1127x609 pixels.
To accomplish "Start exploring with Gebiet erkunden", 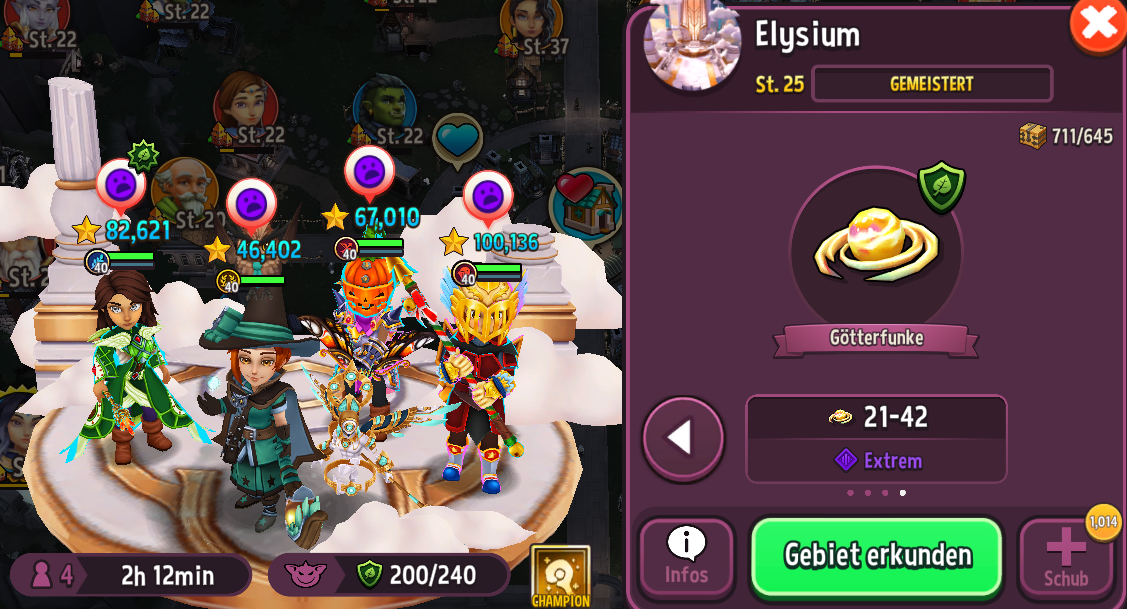I will coord(877,556).
